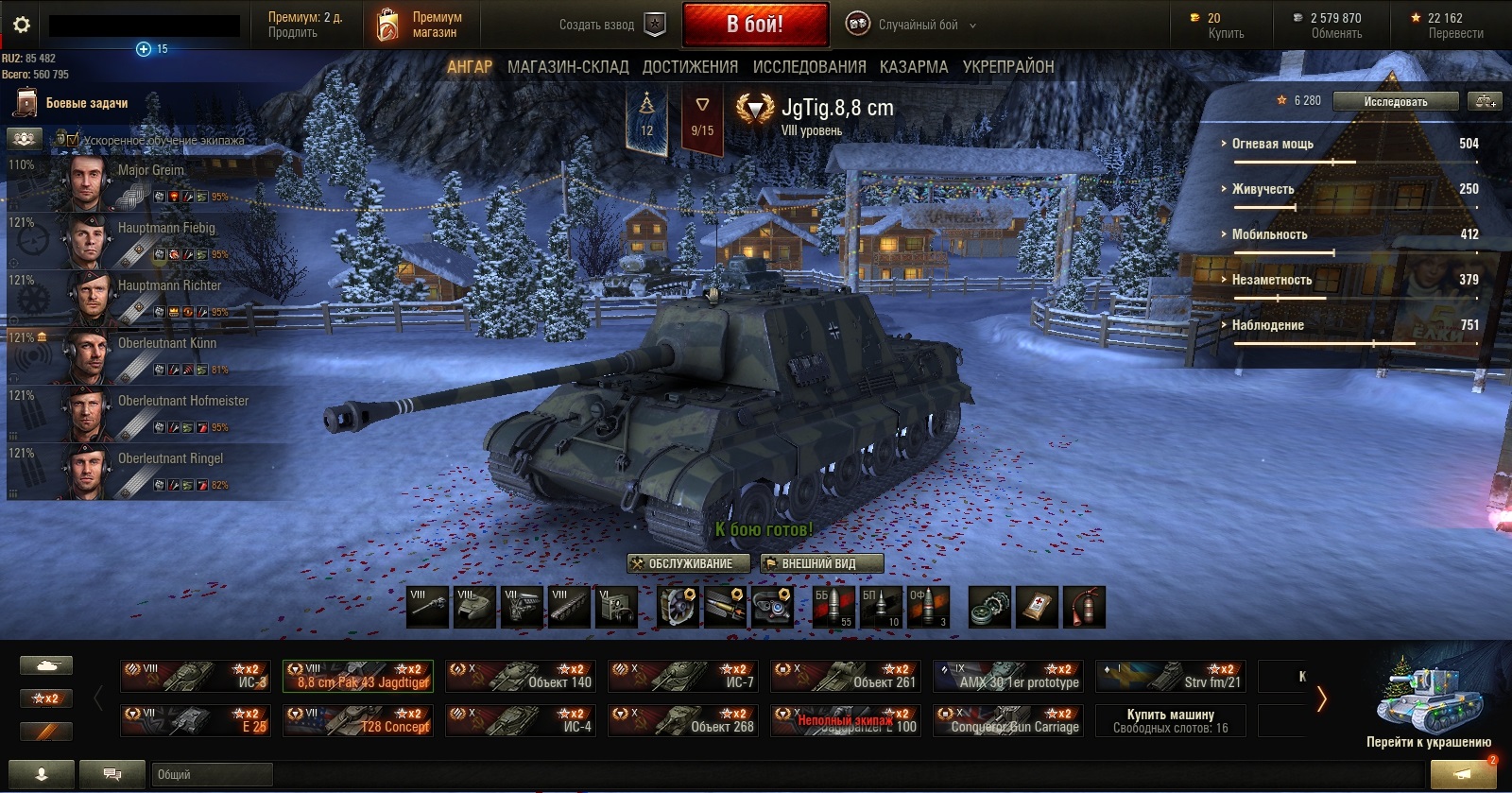Click the Исследовать research button
Screen dimensions: 1512x793
1395,102
